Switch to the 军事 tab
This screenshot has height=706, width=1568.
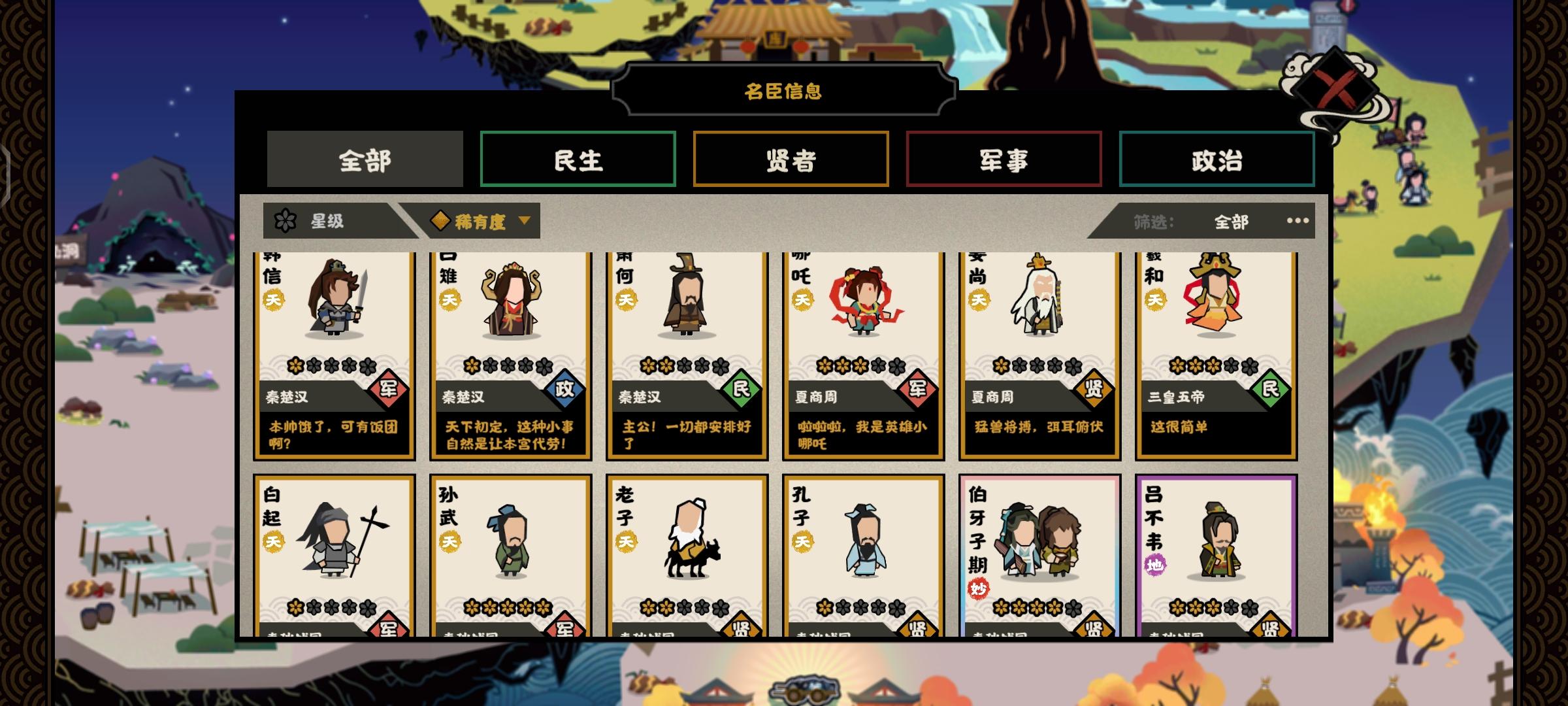(x=1004, y=159)
